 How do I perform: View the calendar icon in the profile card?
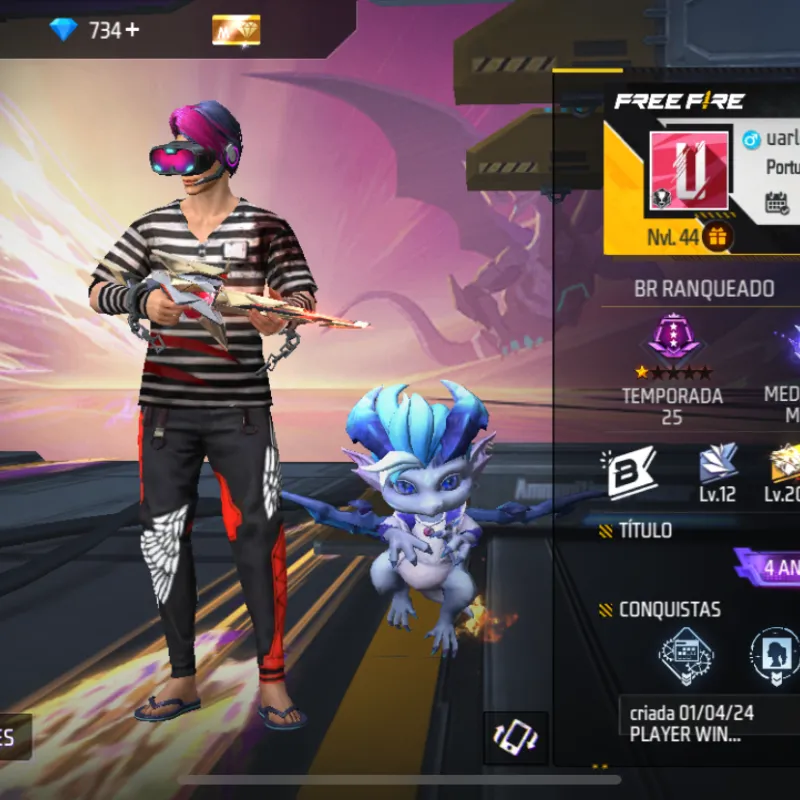pyautogui.click(x=777, y=202)
